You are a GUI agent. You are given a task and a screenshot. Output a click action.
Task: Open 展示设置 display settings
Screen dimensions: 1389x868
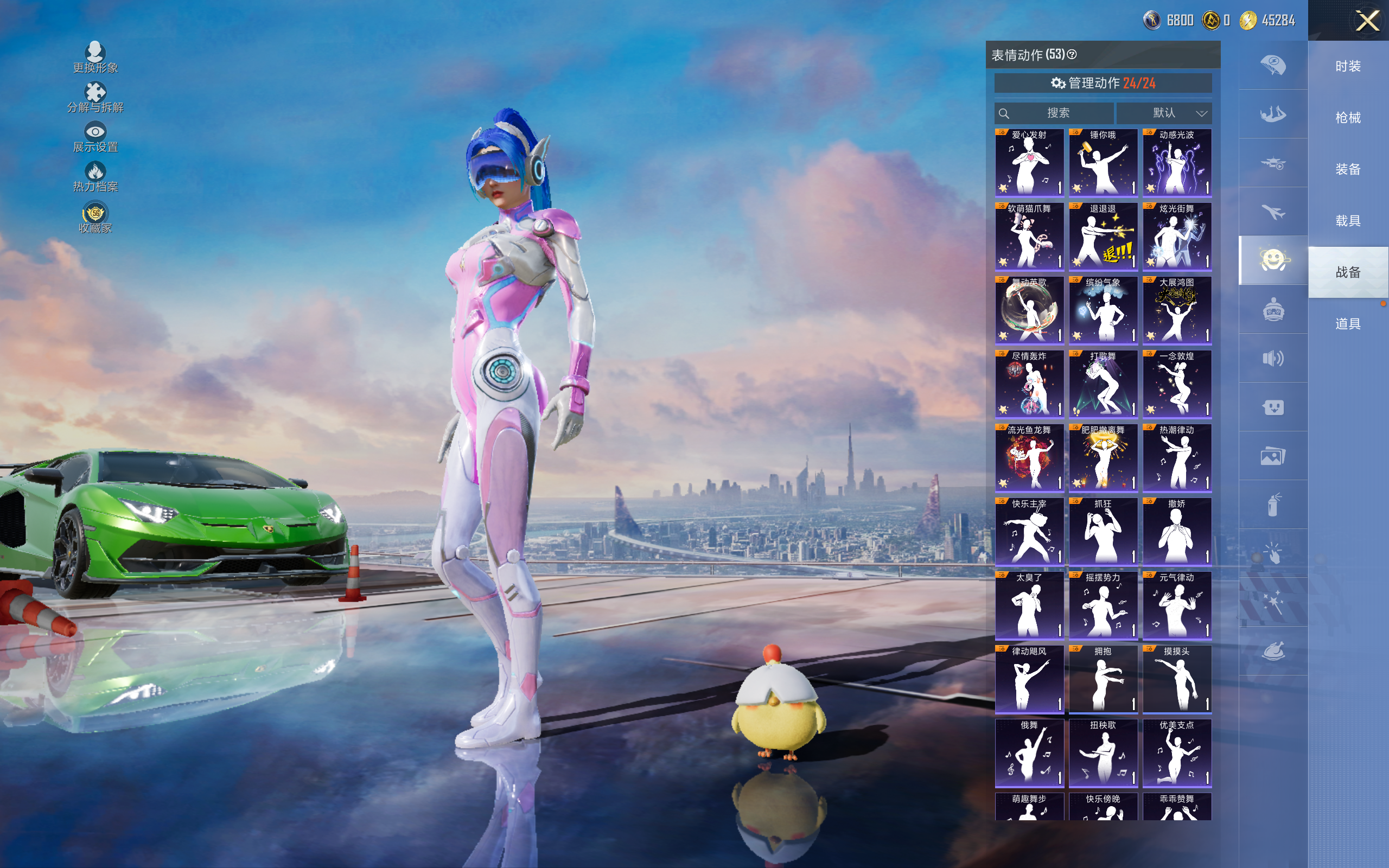[95, 137]
